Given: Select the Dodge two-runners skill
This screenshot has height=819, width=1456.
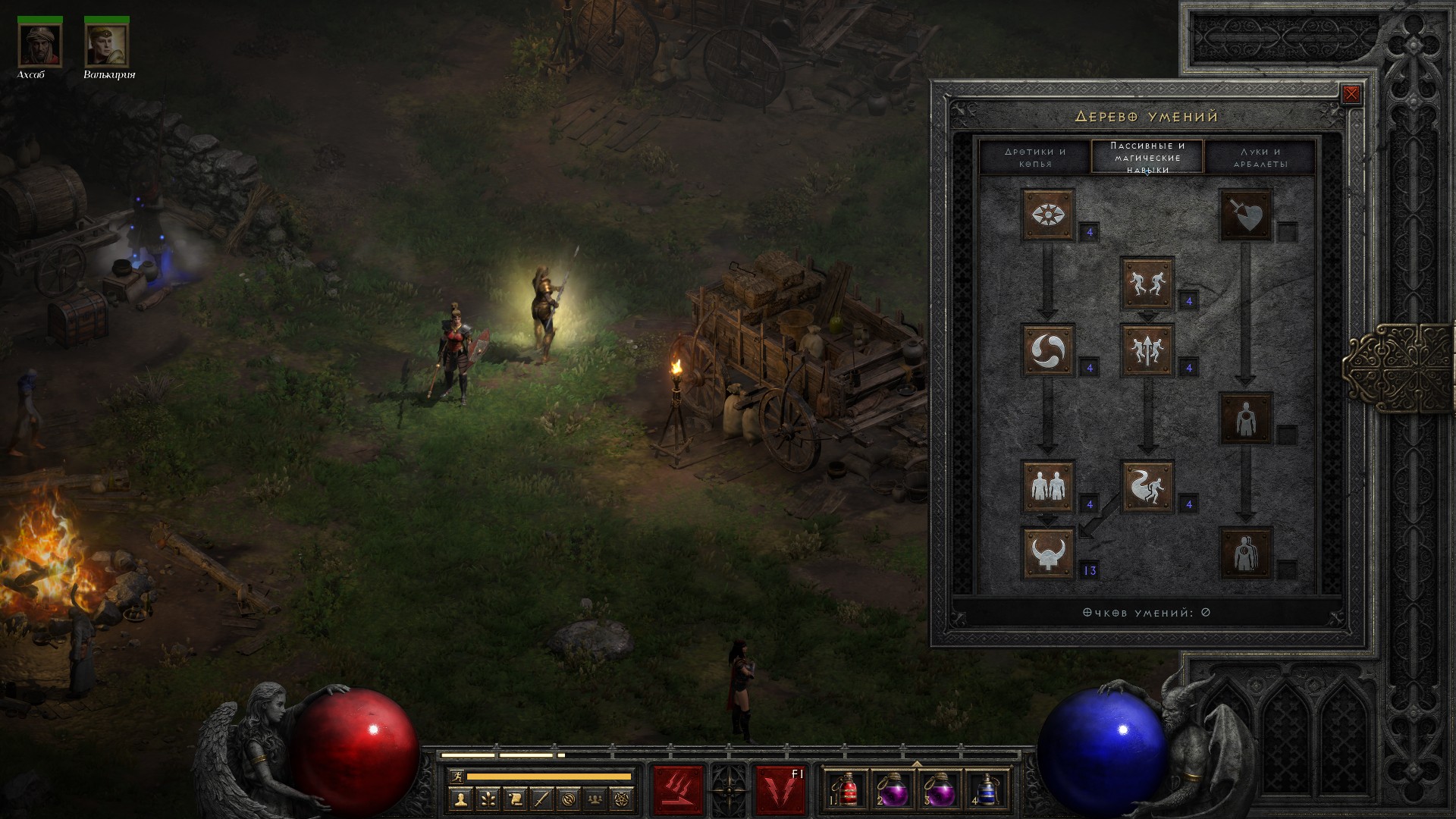Looking at the screenshot, I should [x=1147, y=283].
